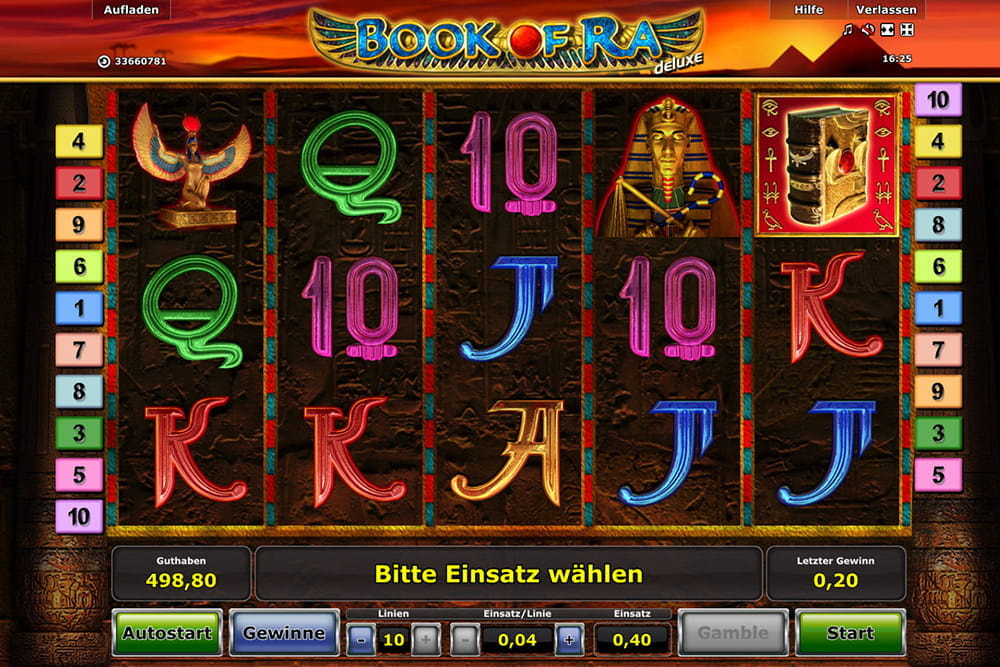Toggle the muted sound effects icon
This screenshot has height=667, width=1000.
pyautogui.click(x=867, y=30)
